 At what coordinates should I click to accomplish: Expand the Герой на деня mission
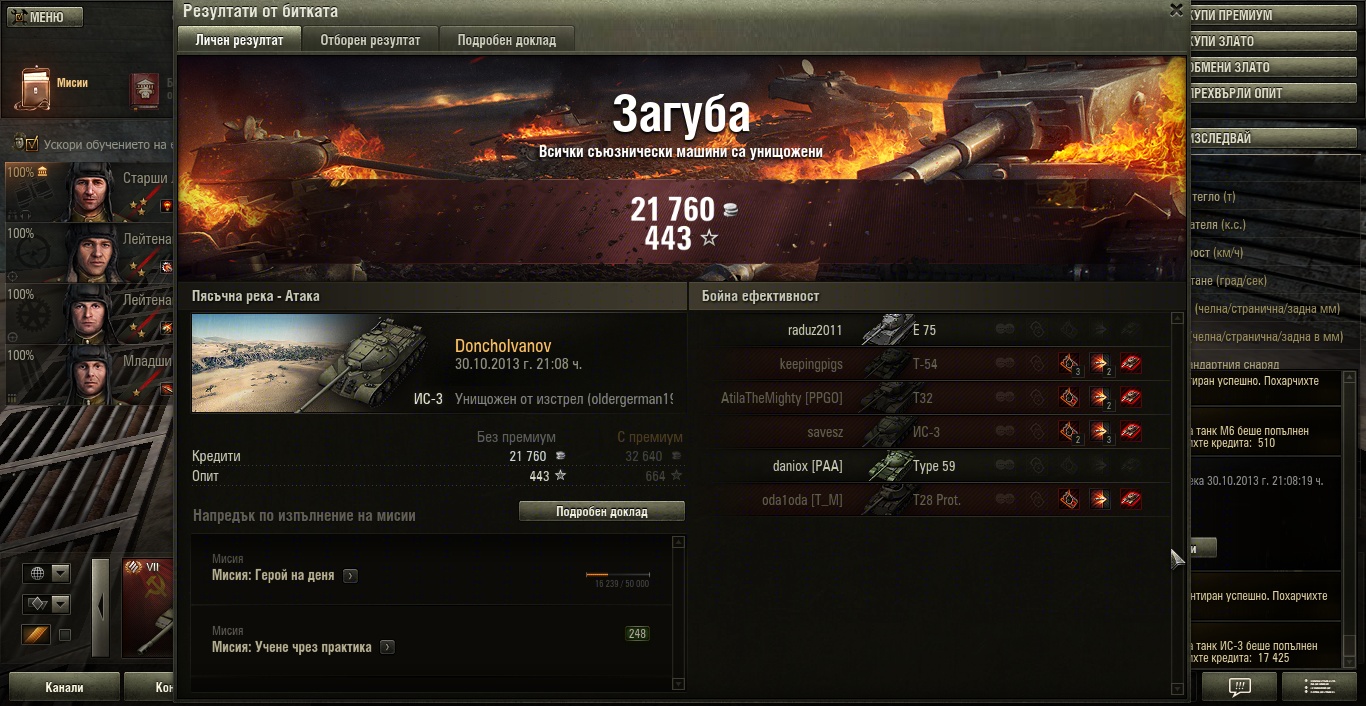click(350, 576)
